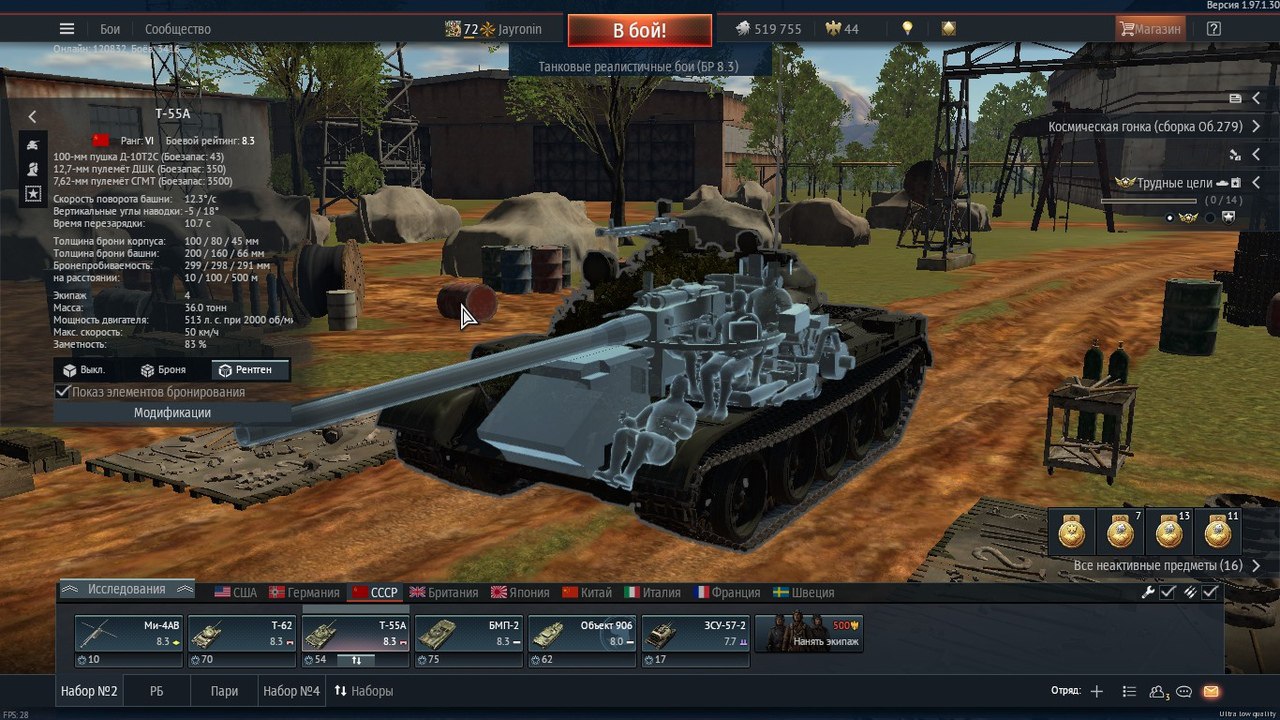Screen dimensions: 1280x720
Task: Toggle Показ элементов бронирования checkbox
Action: click(x=64, y=392)
